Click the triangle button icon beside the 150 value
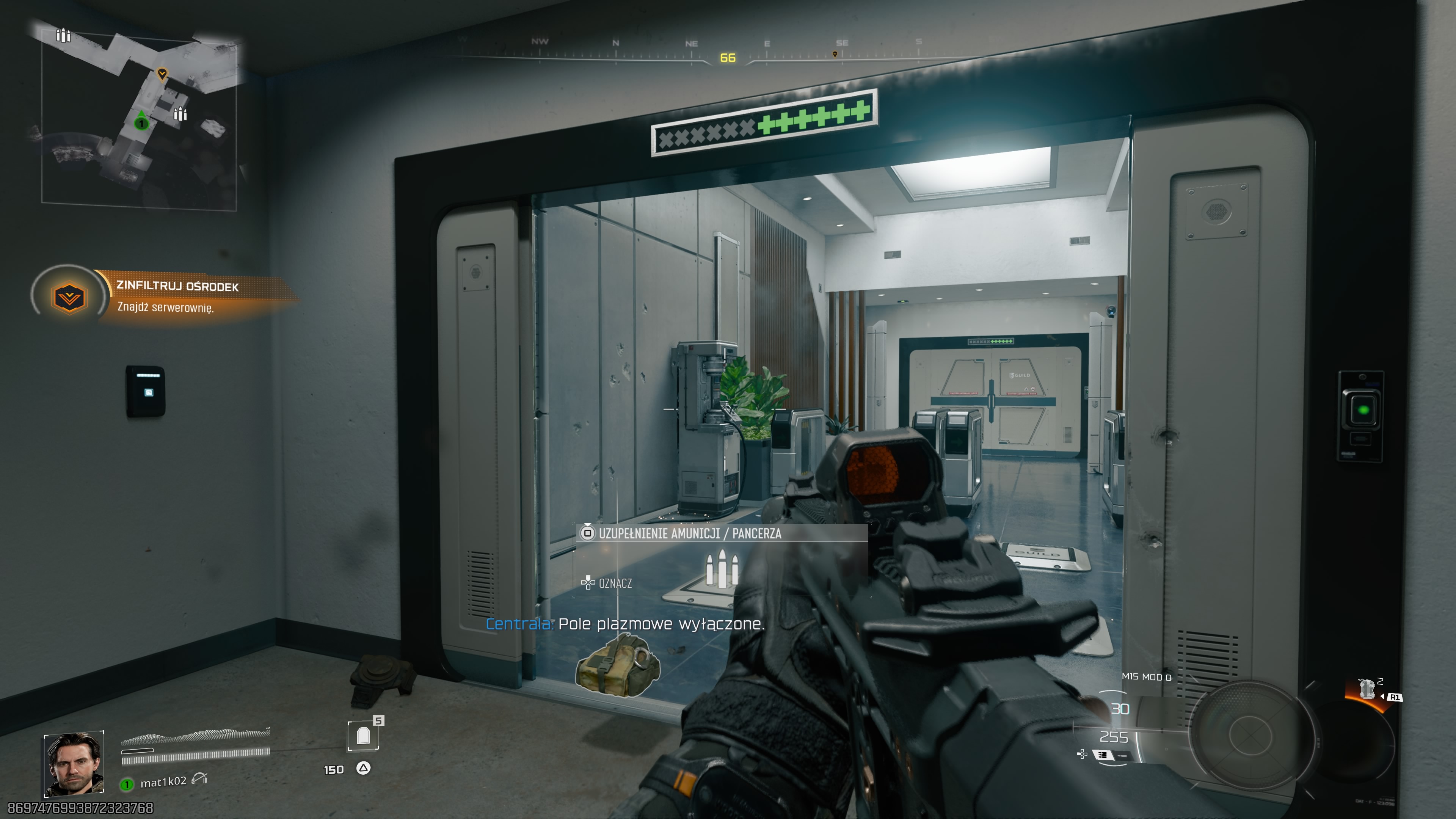1456x819 pixels. coord(364,769)
